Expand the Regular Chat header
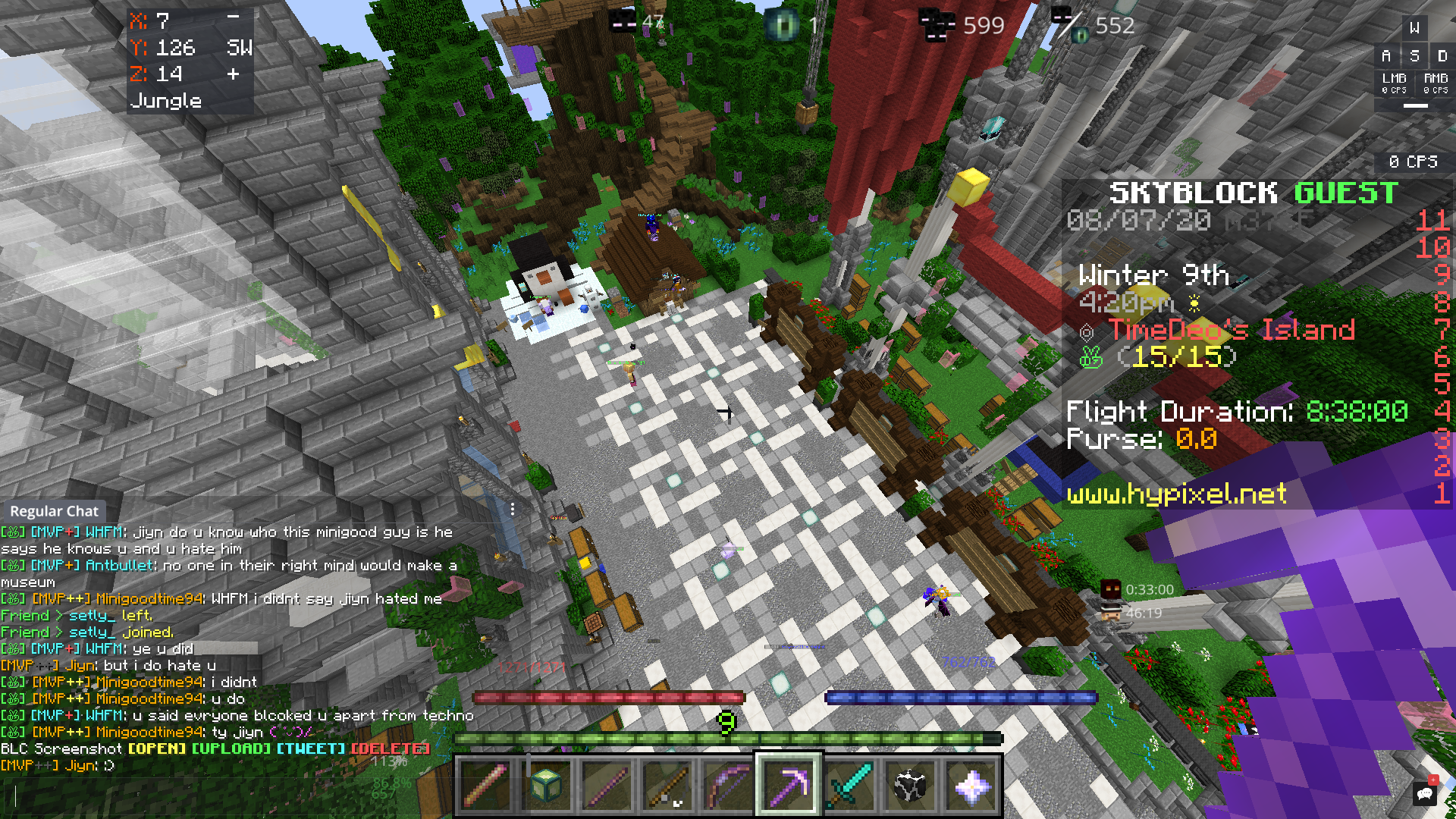Screen dimensions: 1456x819 54,511
